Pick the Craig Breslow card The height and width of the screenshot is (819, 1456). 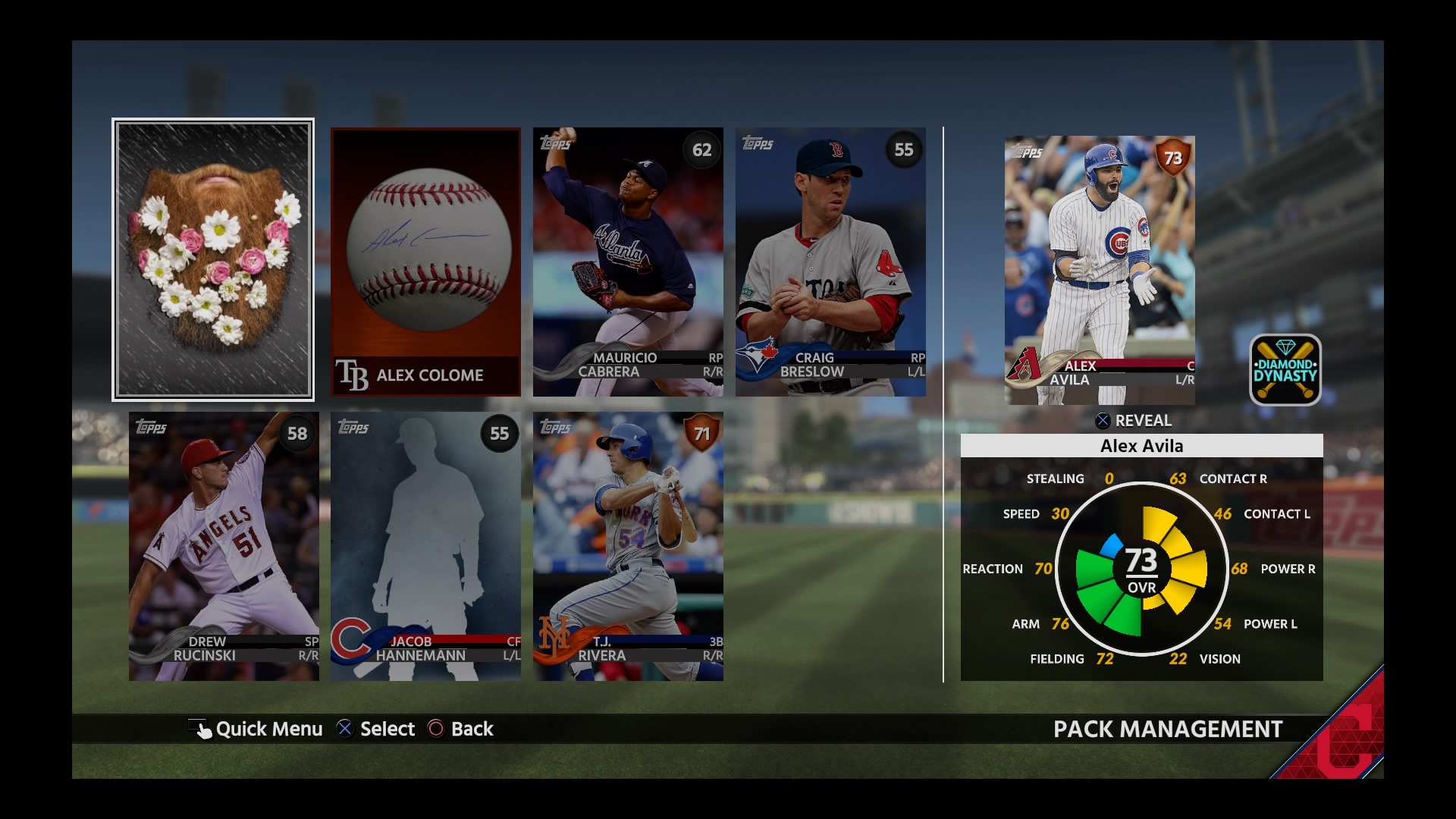click(830, 262)
